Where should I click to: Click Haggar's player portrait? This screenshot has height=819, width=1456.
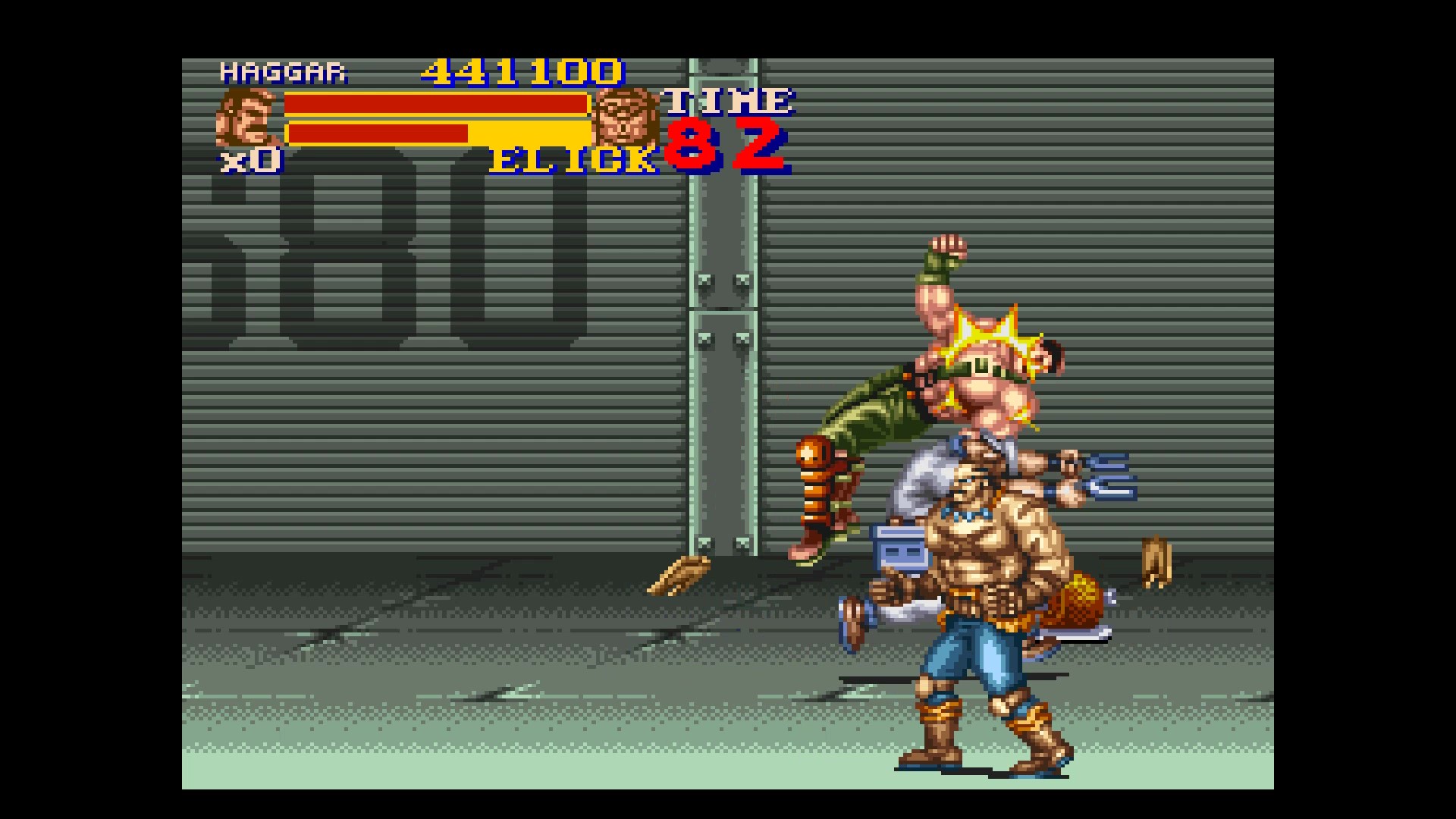click(x=247, y=118)
